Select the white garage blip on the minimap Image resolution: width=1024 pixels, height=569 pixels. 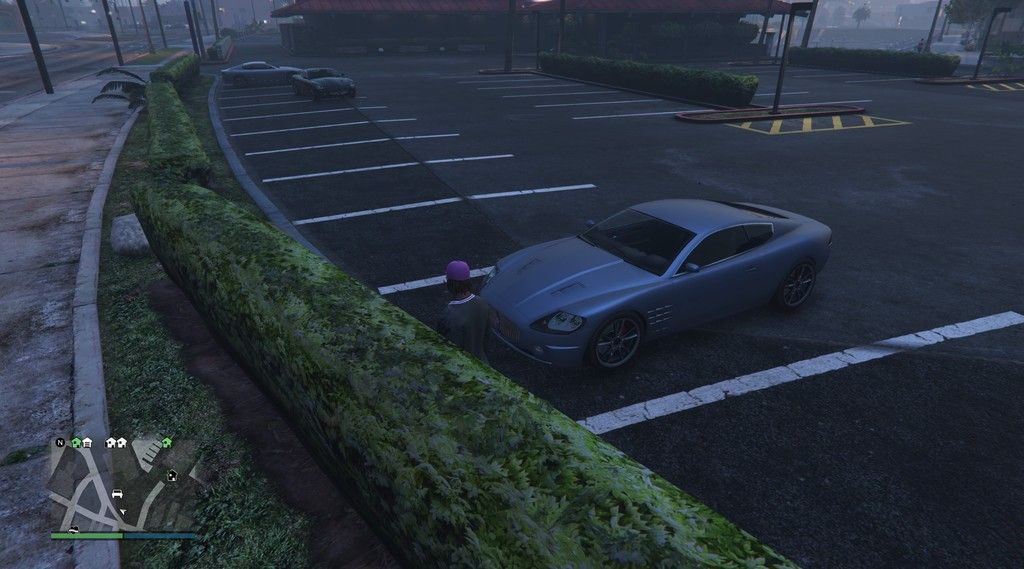(87, 443)
